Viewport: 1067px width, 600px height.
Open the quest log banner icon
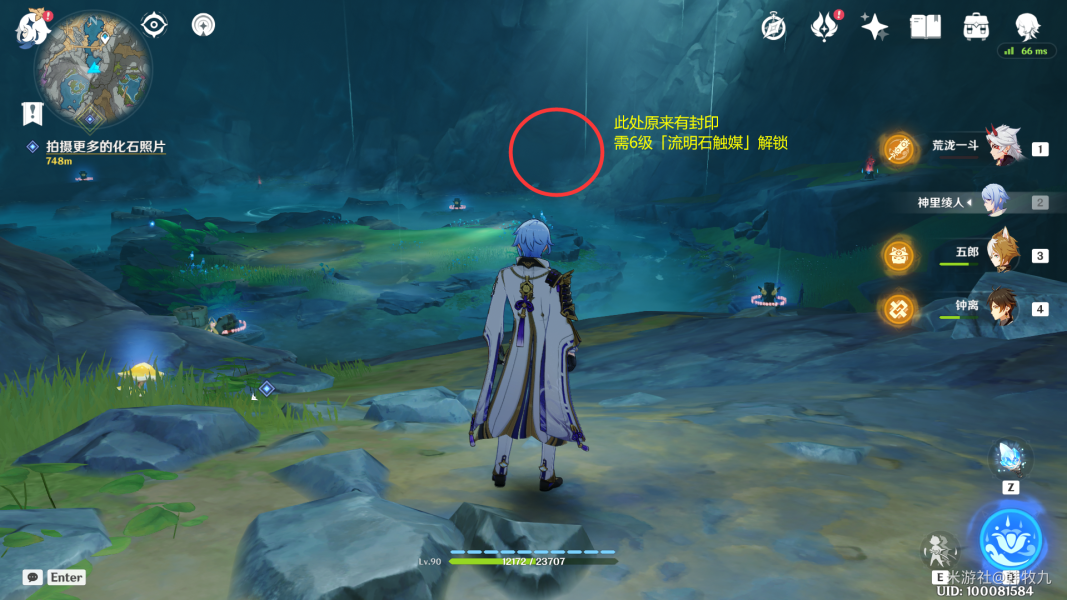[33, 112]
